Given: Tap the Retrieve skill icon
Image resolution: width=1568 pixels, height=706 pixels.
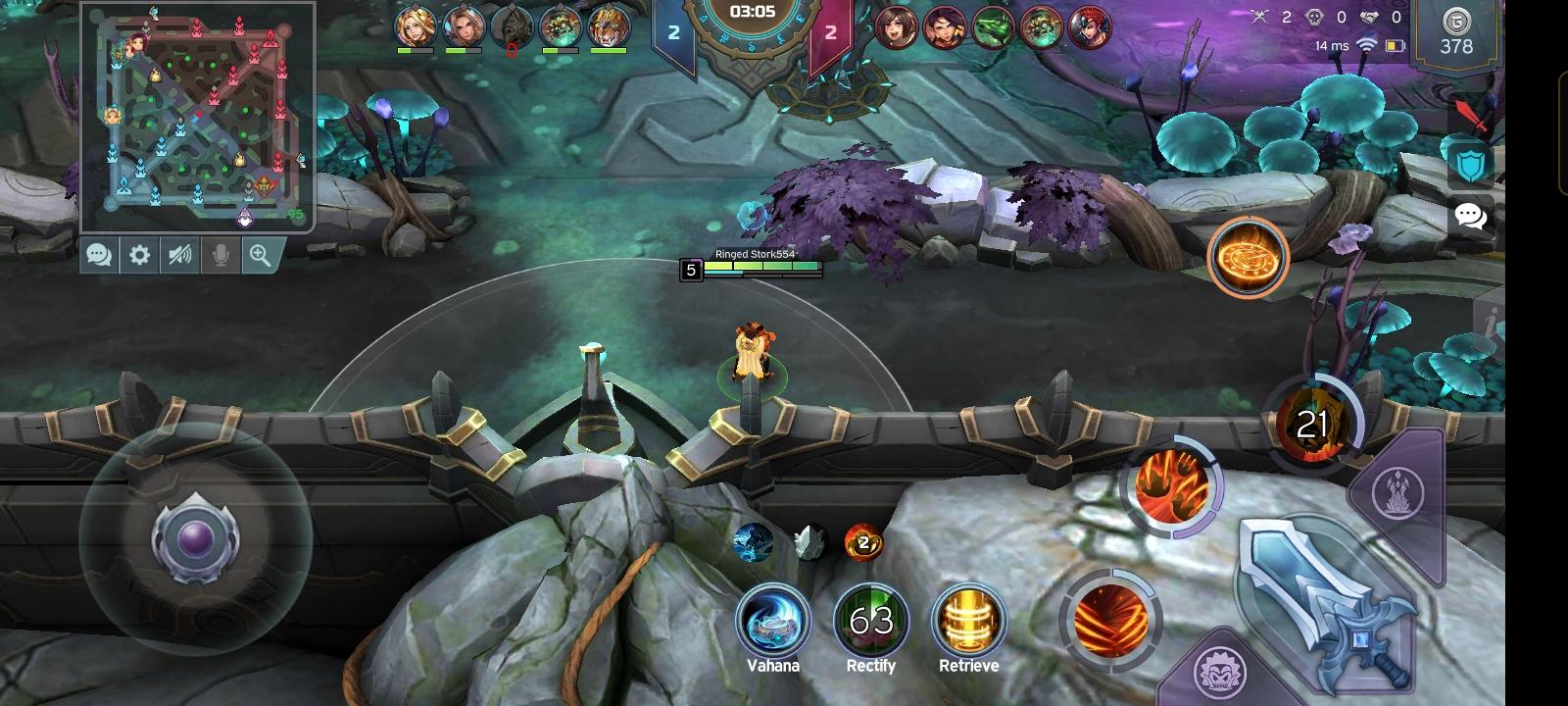Looking at the screenshot, I should click(x=968, y=620).
